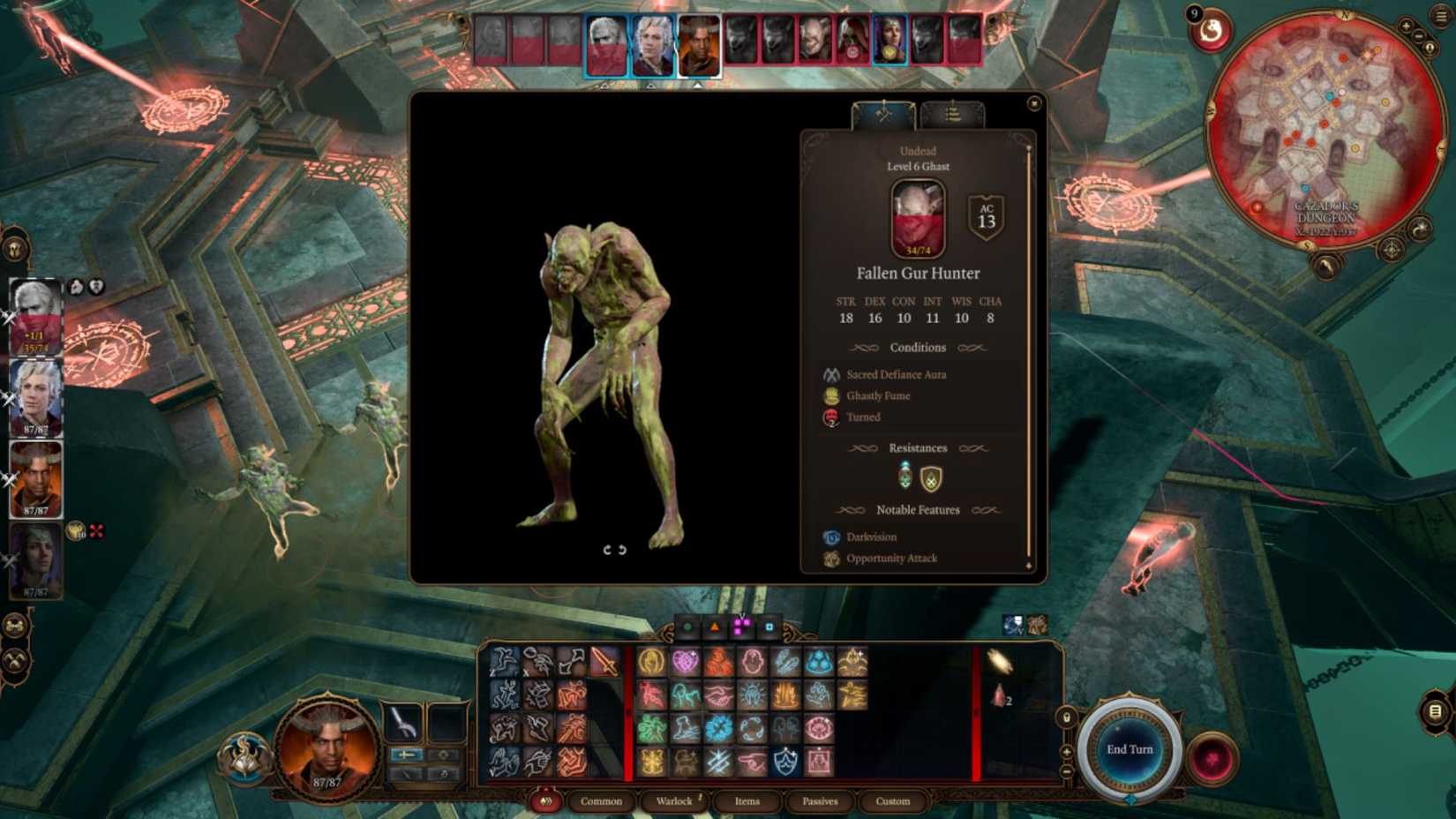
Task: Collapse a hotbar row with the minus button
Action: pos(1067,771)
